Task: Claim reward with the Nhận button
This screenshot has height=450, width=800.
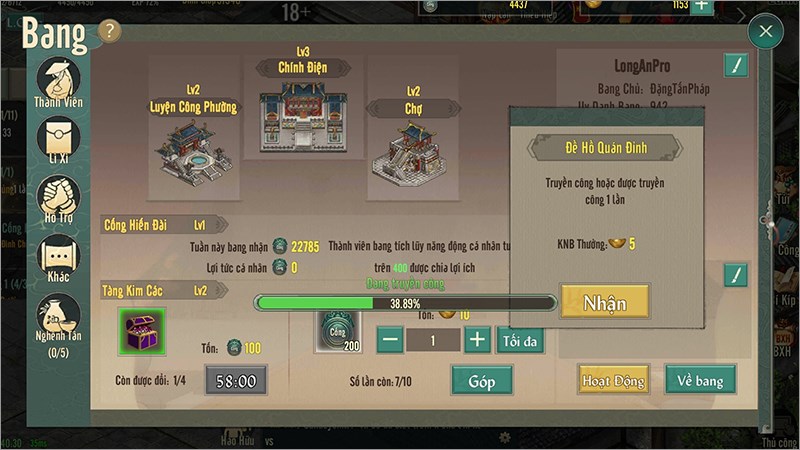Action: tap(604, 302)
